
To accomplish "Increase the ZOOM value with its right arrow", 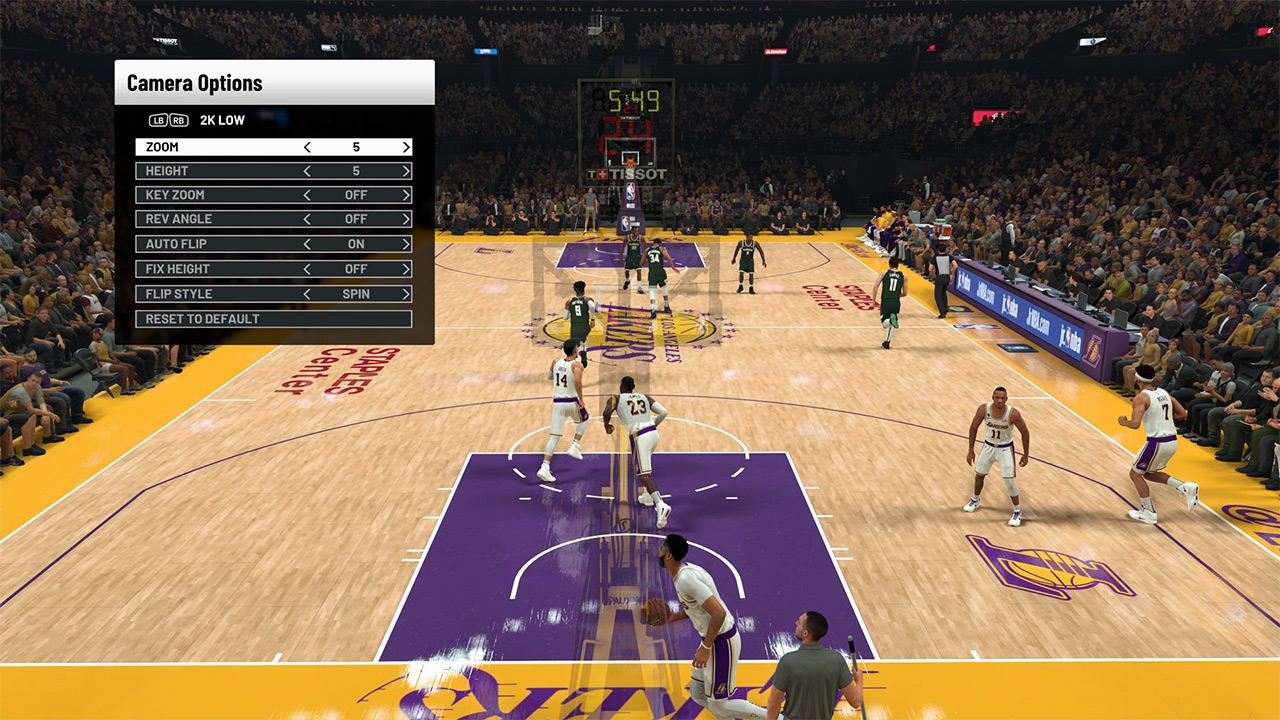I will 405,146.
